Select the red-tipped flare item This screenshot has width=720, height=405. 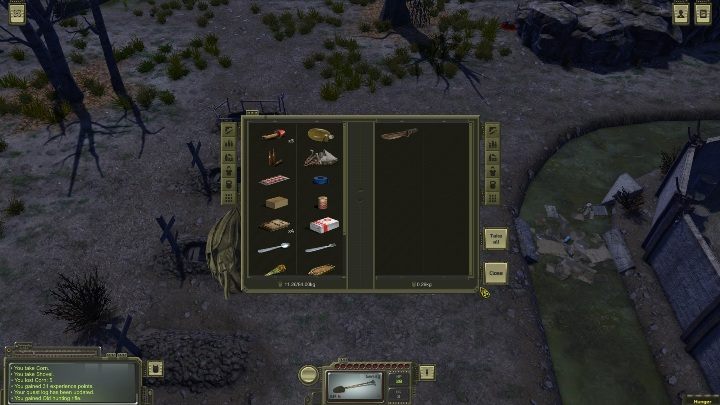[273, 134]
